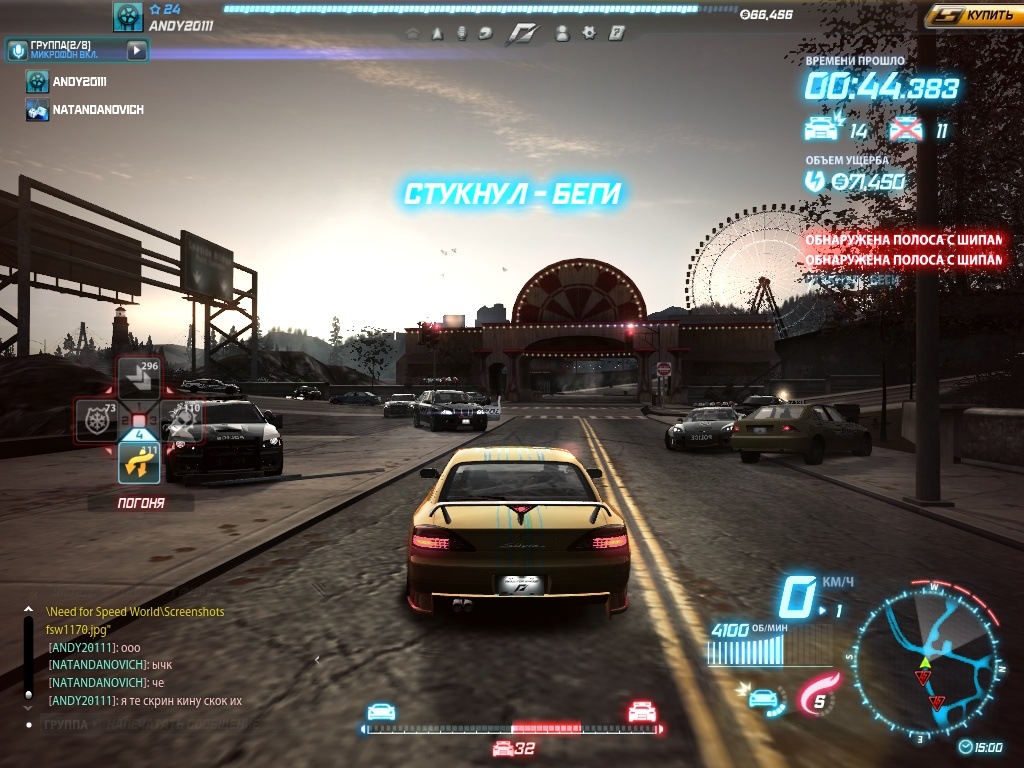Activate the yellow arrows powerup in slot 4
The height and width of the screenshot is (768, 1024).
click(139, 462)
